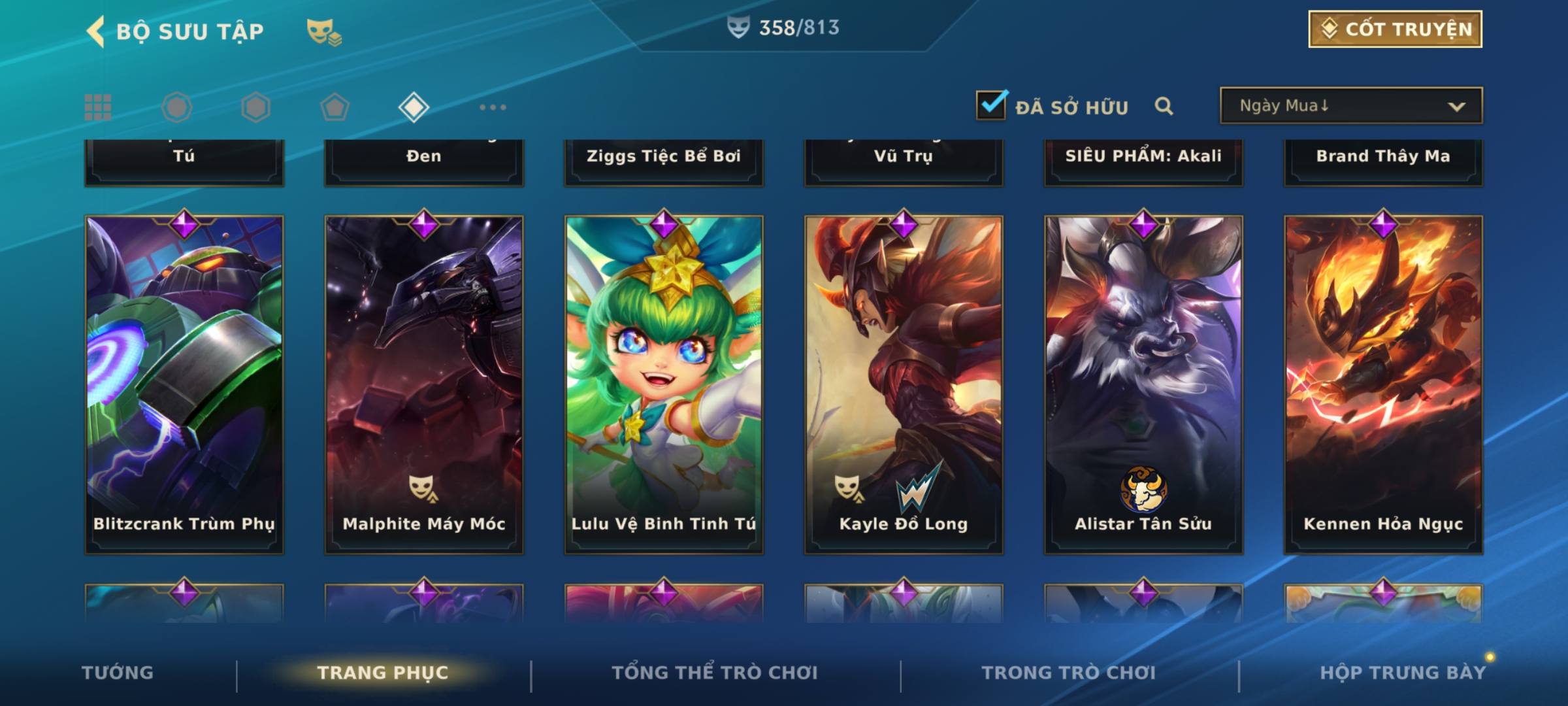Switch to Tổng Thể Trò Chơi tab
Image resolution: width=1568 pixels, height=706 pixels.
point(715,673)
